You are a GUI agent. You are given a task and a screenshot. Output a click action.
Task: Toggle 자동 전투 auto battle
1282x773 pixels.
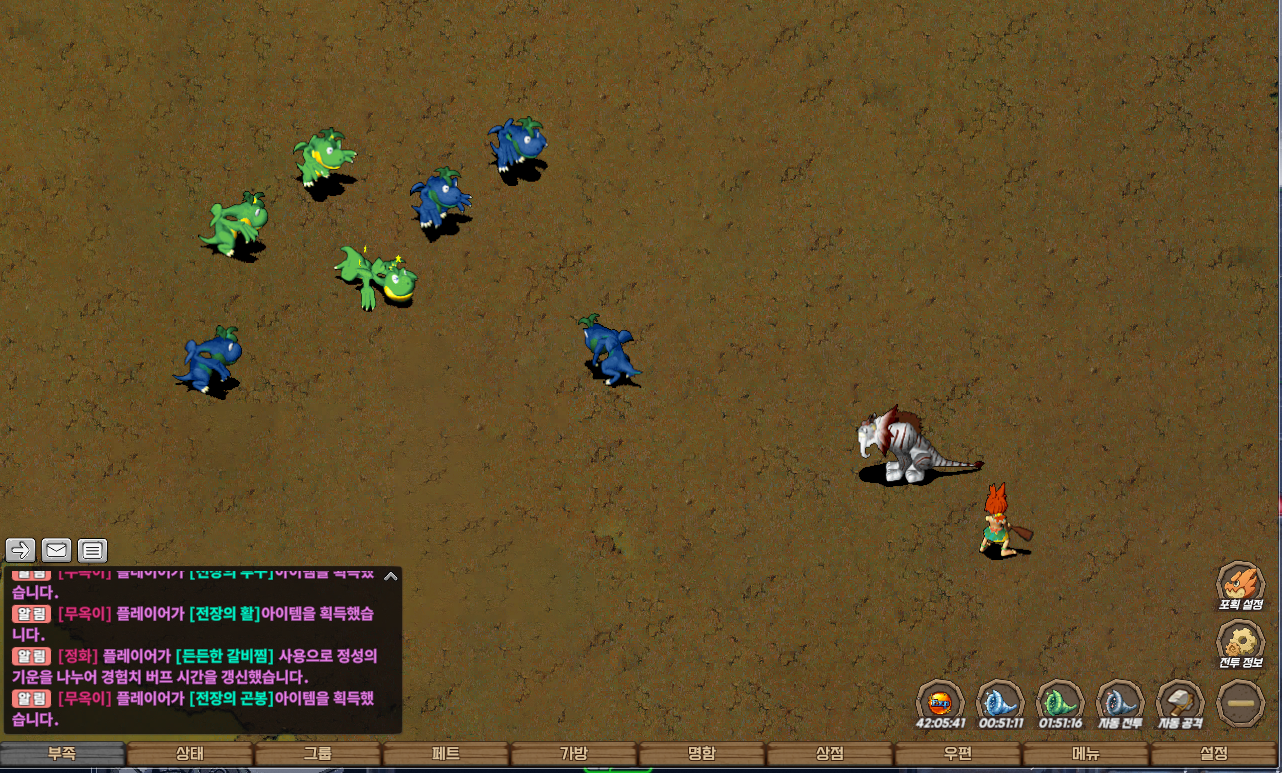pos(1120,702)
